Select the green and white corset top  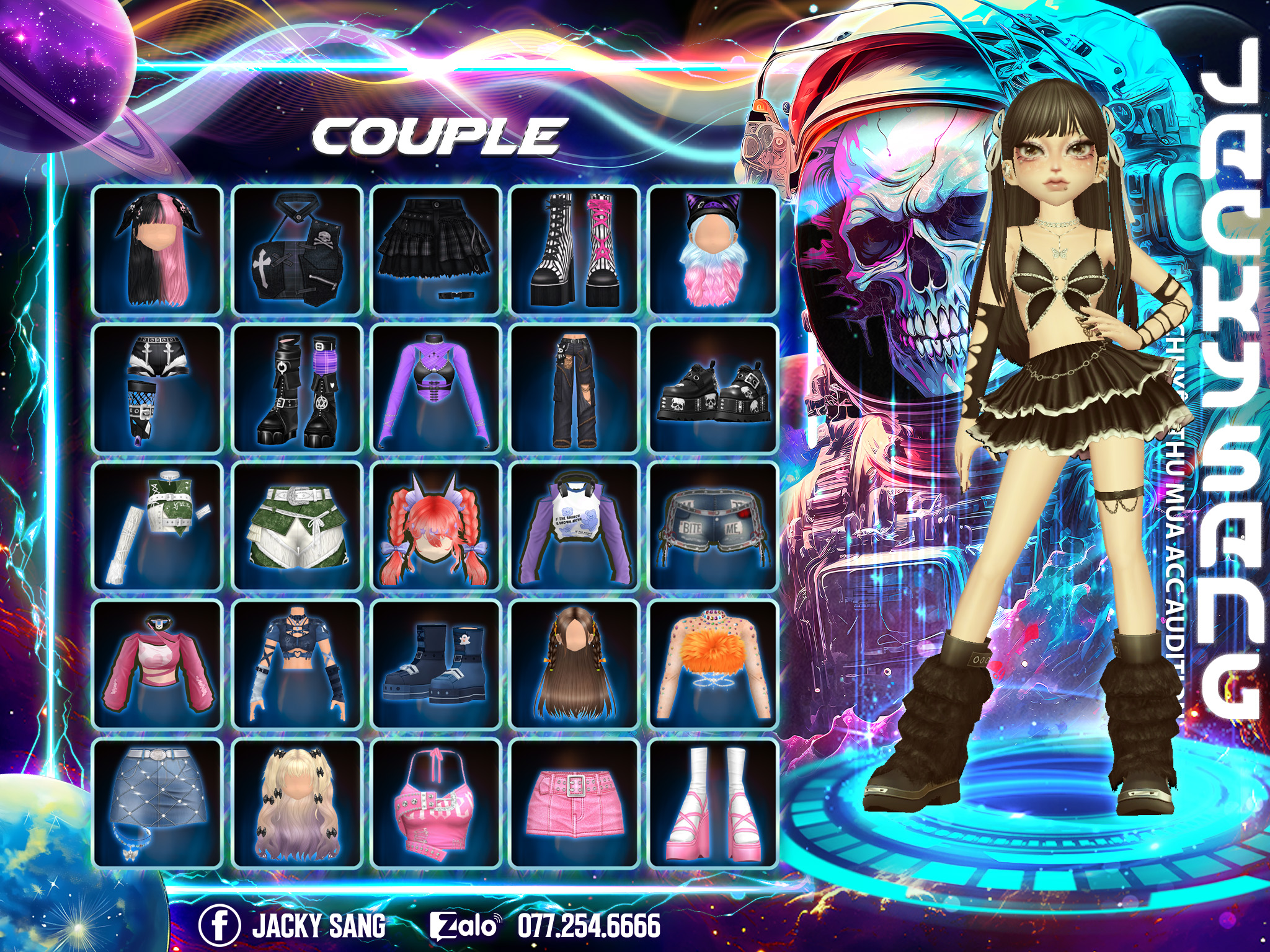click(x=157, y=526)
